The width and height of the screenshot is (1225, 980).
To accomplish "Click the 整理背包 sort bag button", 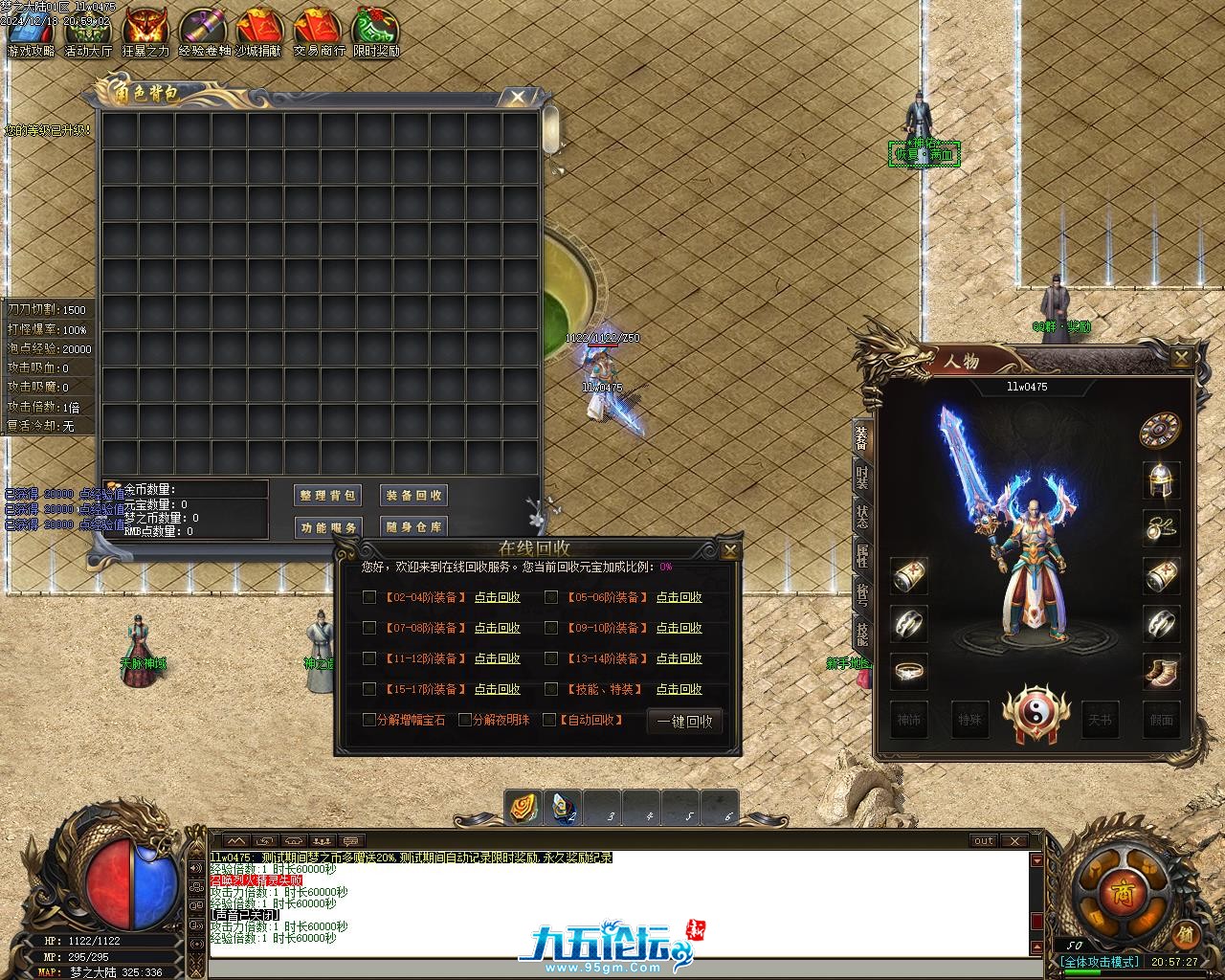I will click(328, 496).
